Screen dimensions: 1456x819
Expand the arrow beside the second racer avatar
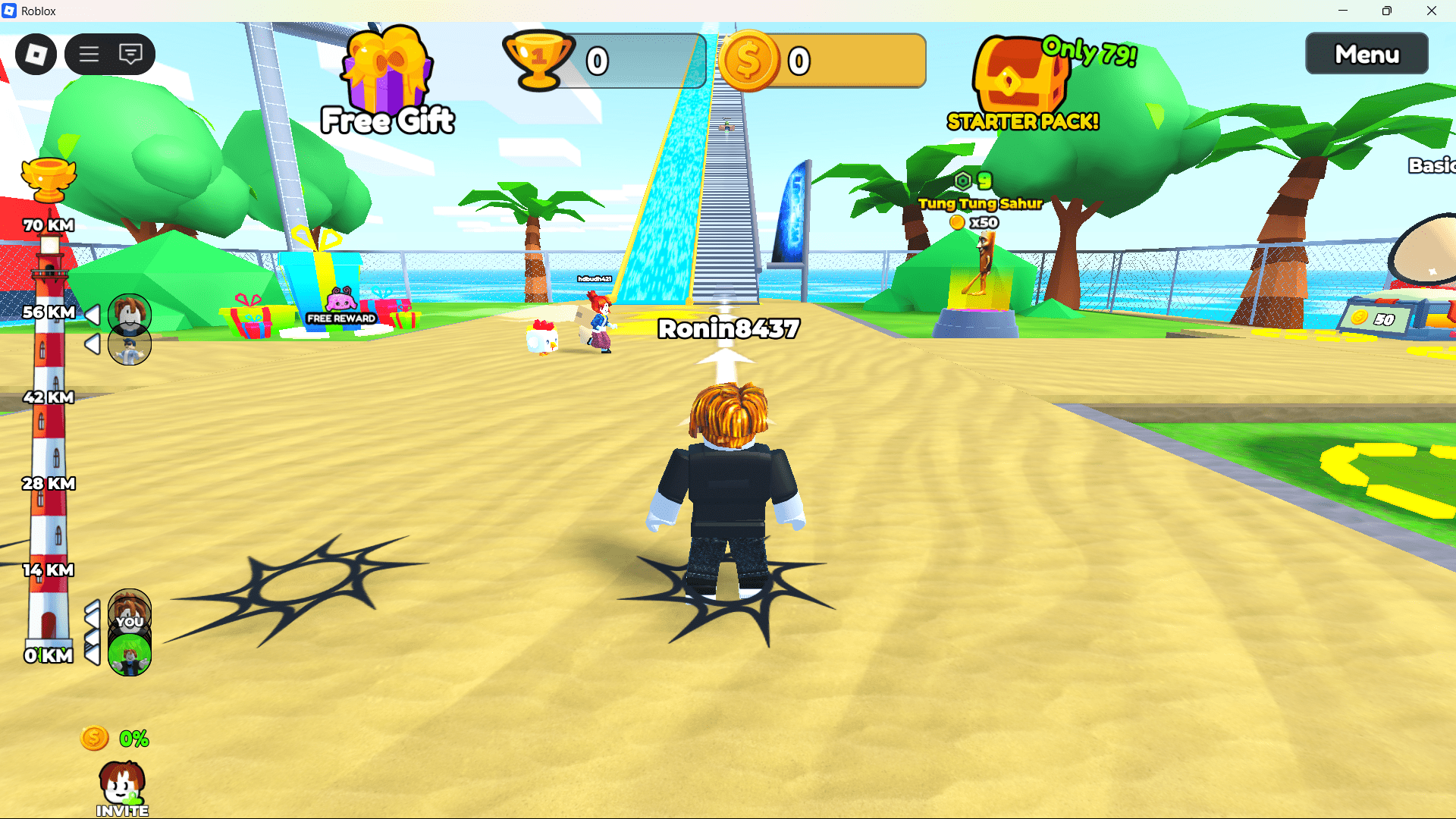93,345
